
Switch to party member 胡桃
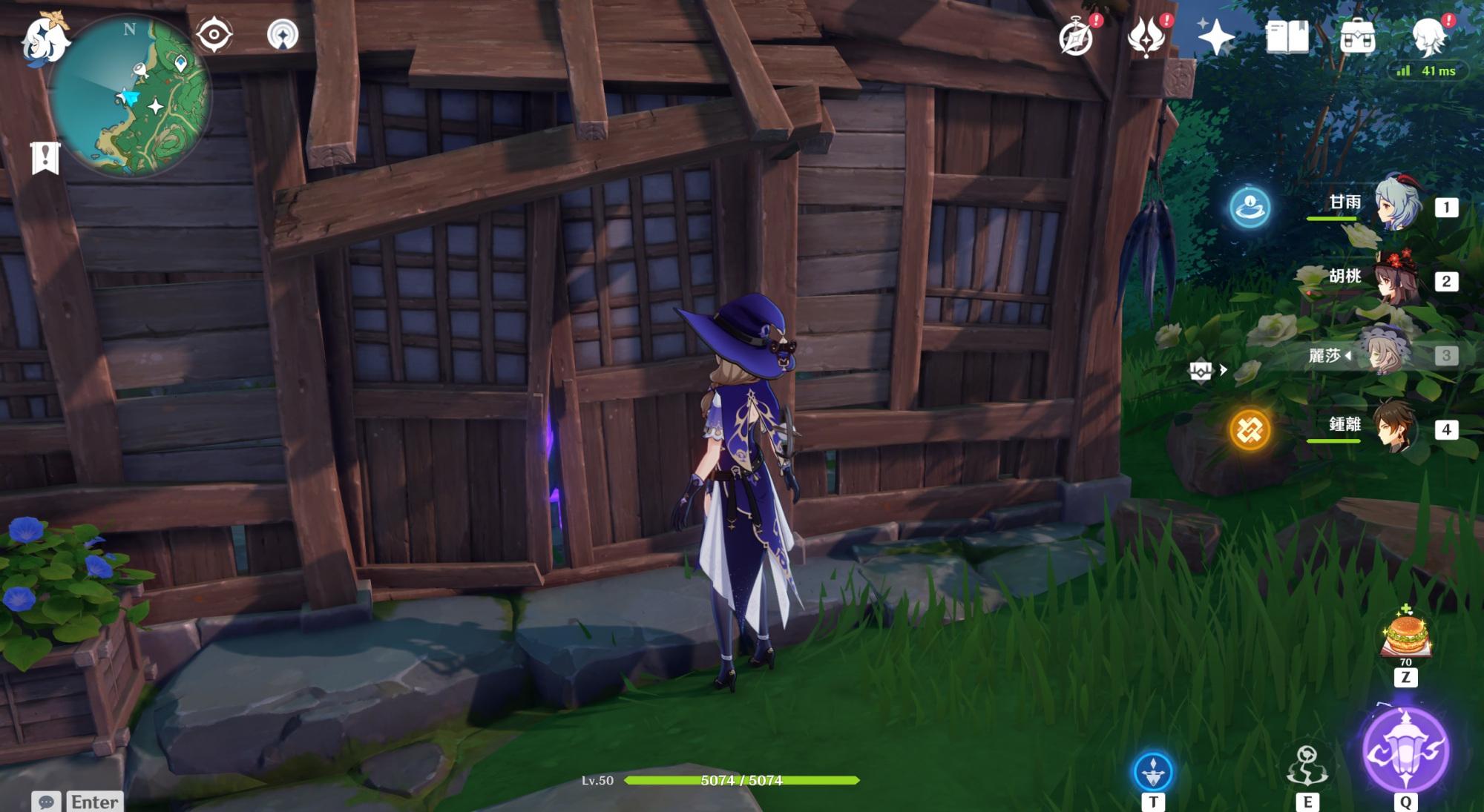[x=1396, y=278]
